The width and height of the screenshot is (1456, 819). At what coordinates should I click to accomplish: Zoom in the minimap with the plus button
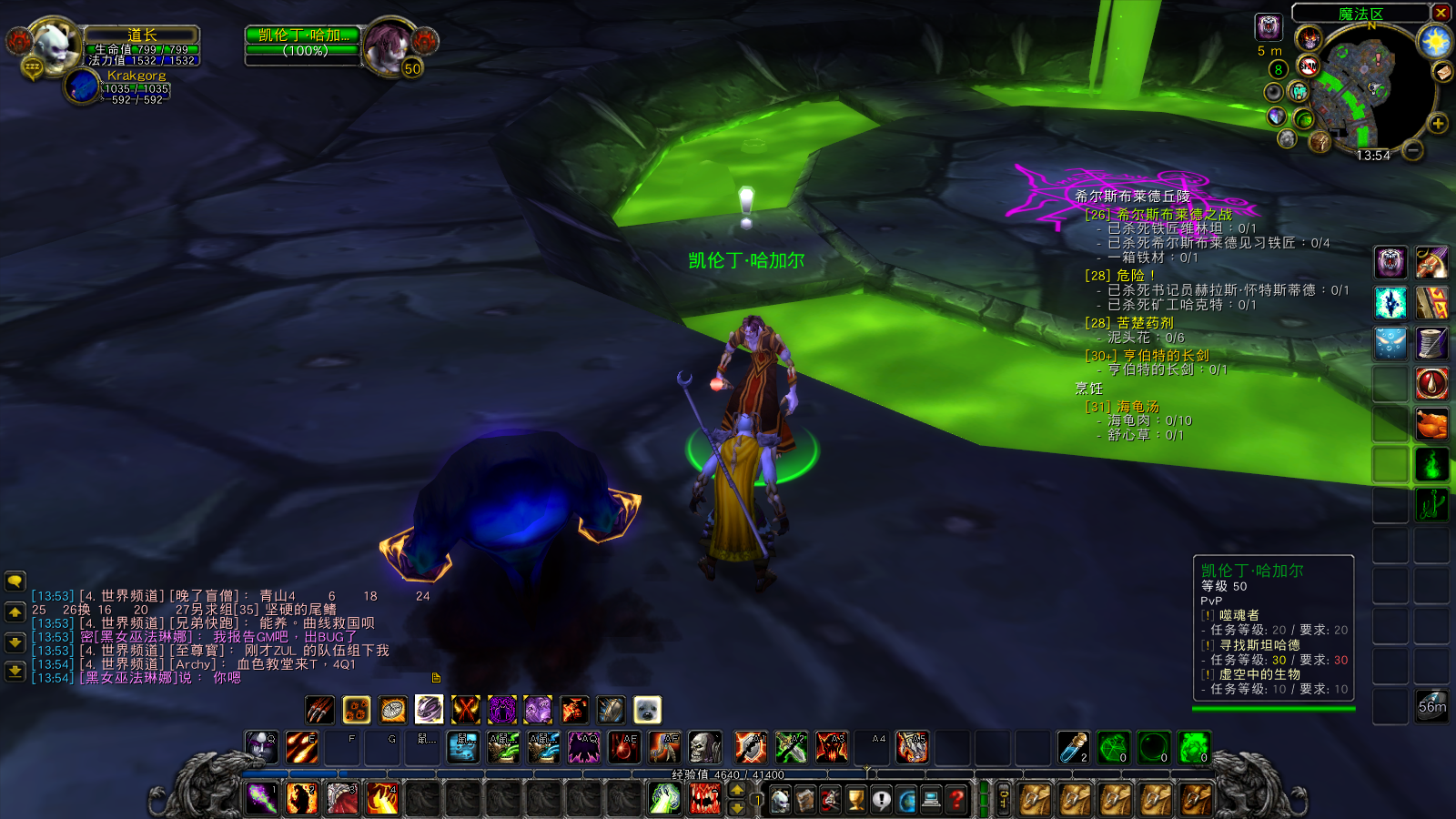click(x=1436, y=122)
